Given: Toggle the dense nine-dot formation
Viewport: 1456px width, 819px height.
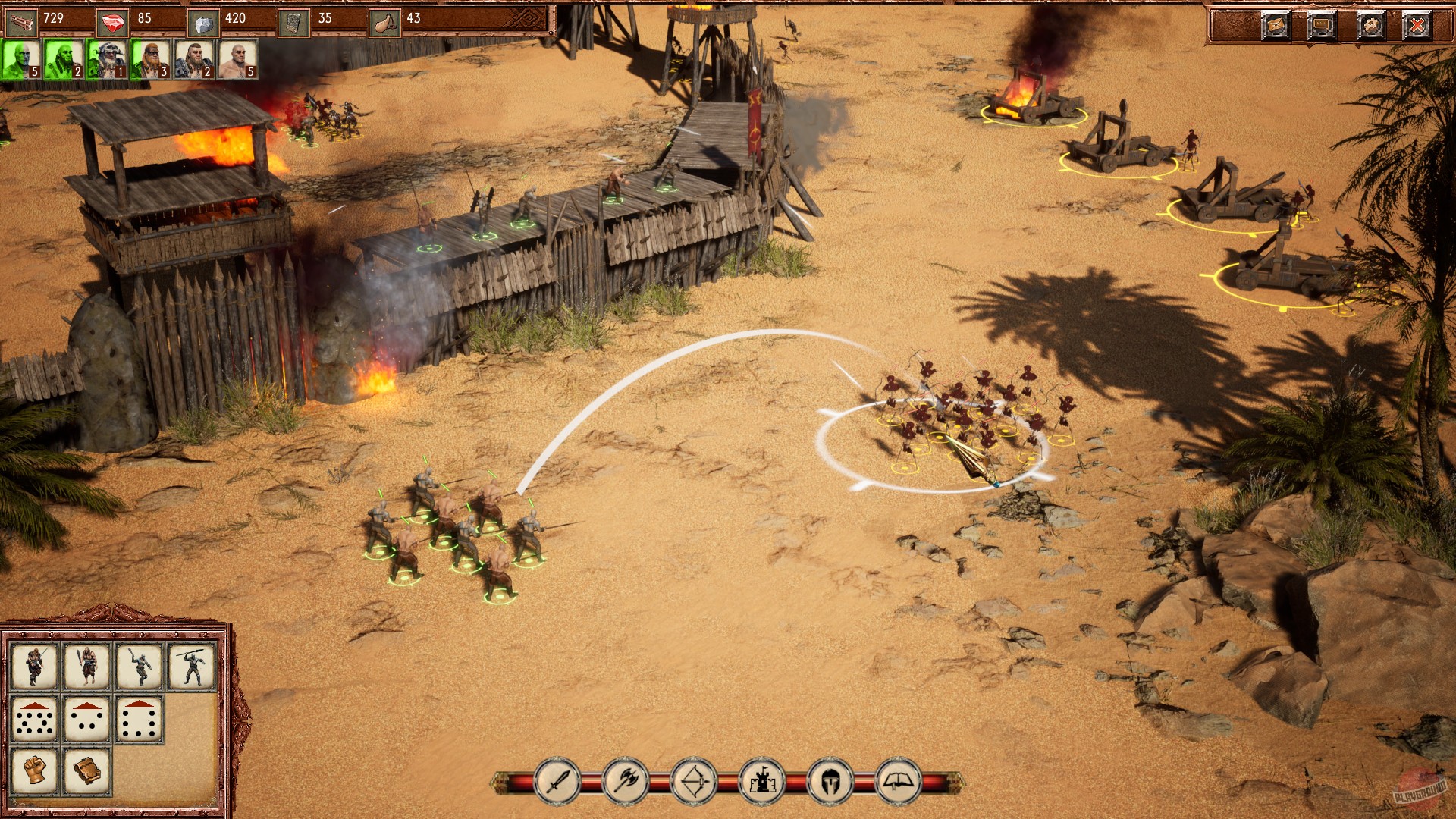Looking at the screenshot, I should 35,719.
